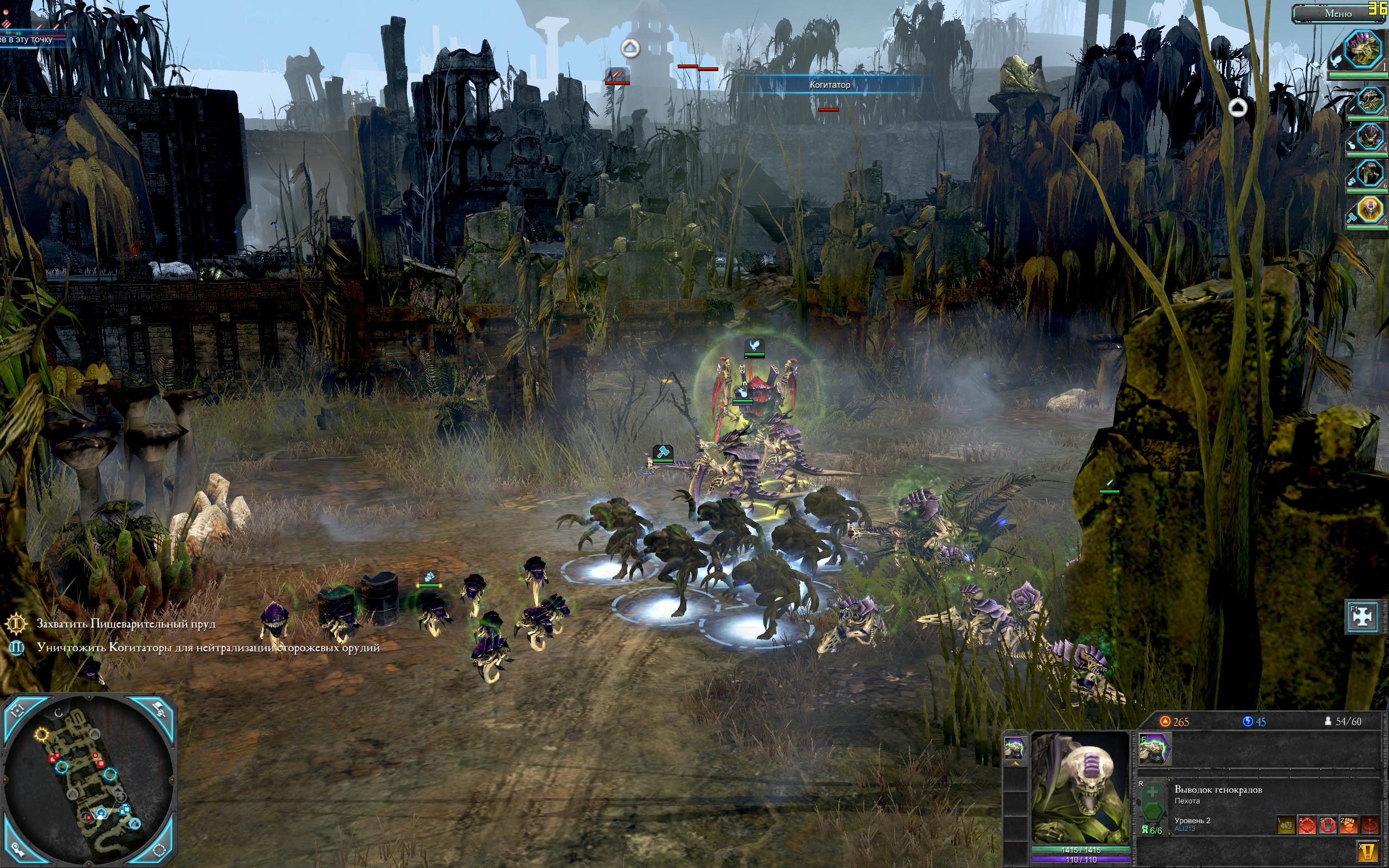Viewport: 1389px width, 868px height.
Task: Select squad portrait numbered 2
Action: pyautogui.click(x=1369, y=101)
